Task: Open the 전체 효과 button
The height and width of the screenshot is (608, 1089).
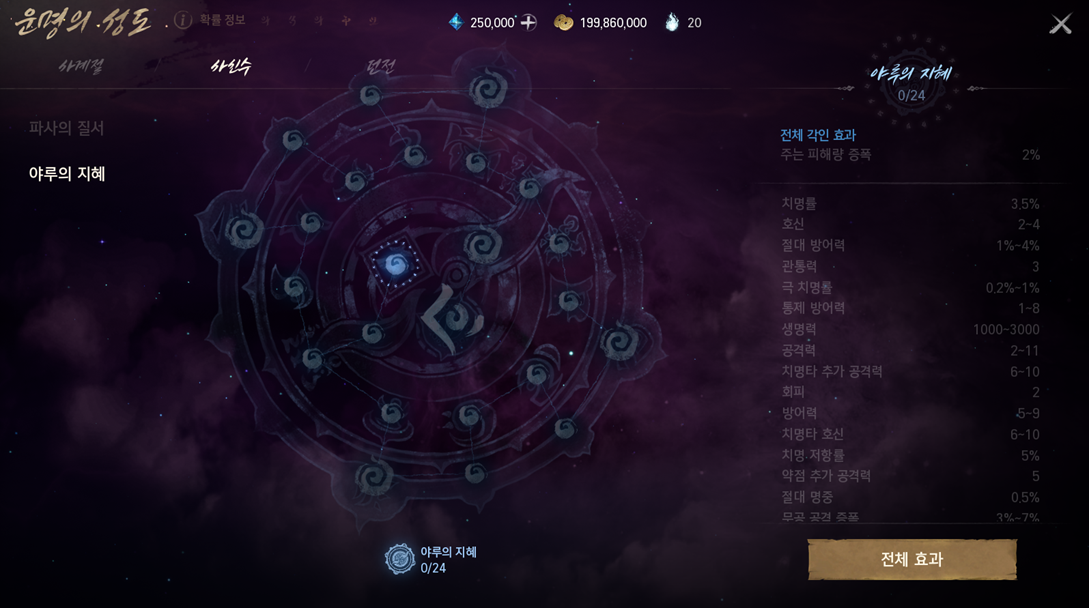Action: click(912, 560)
